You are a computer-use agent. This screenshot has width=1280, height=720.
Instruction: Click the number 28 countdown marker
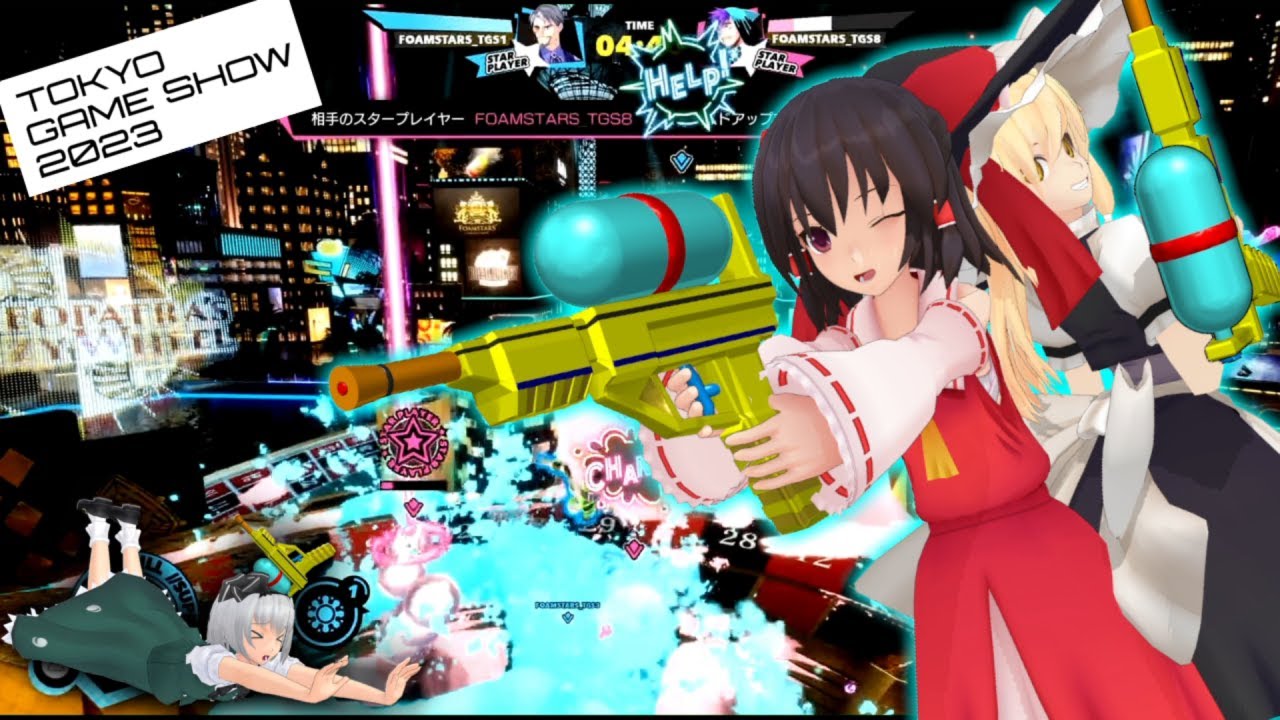[737, 537]
